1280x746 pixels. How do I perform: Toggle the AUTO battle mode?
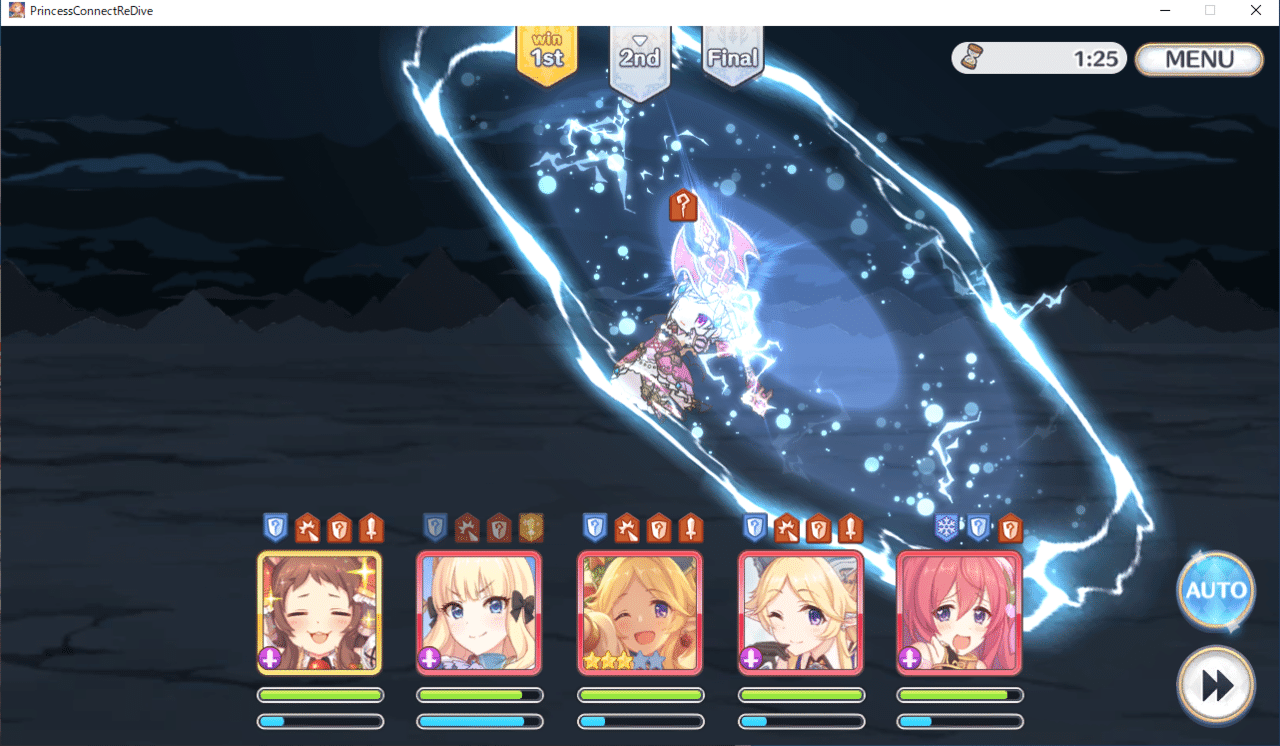(1216, 591)
